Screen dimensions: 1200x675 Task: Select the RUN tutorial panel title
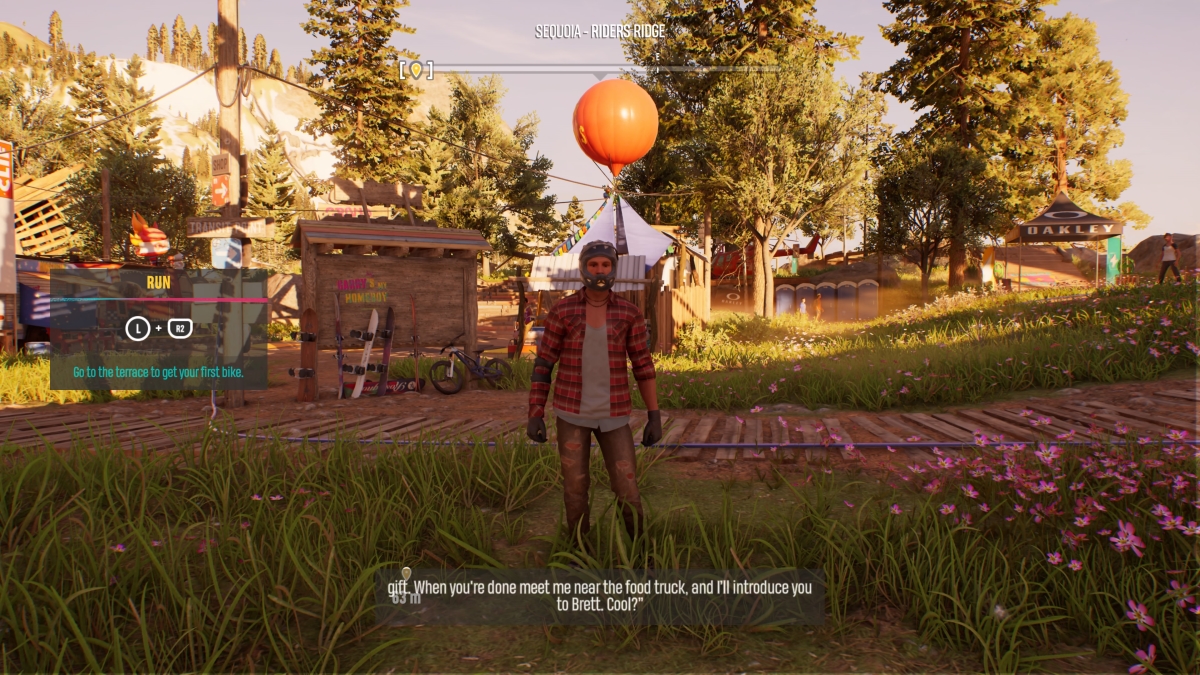click(x=159, y=282)
